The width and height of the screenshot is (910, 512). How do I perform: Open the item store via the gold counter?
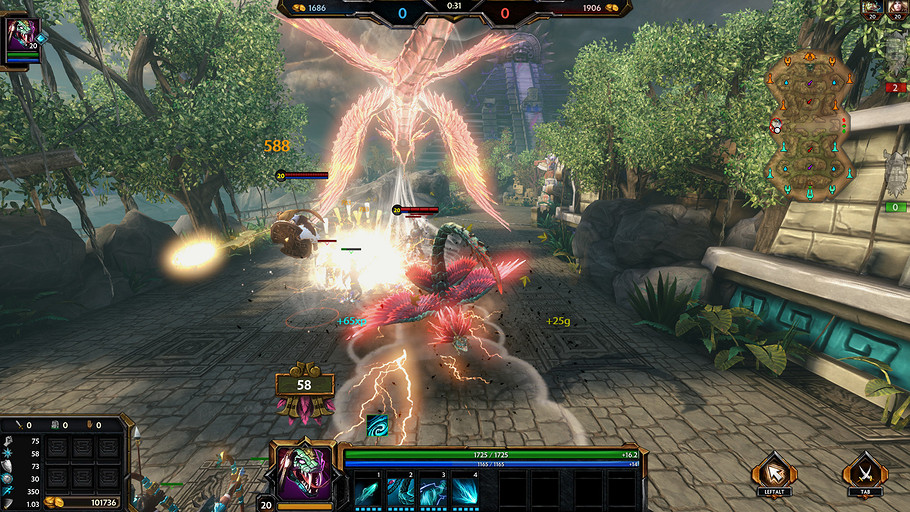(x=93, y=502)
